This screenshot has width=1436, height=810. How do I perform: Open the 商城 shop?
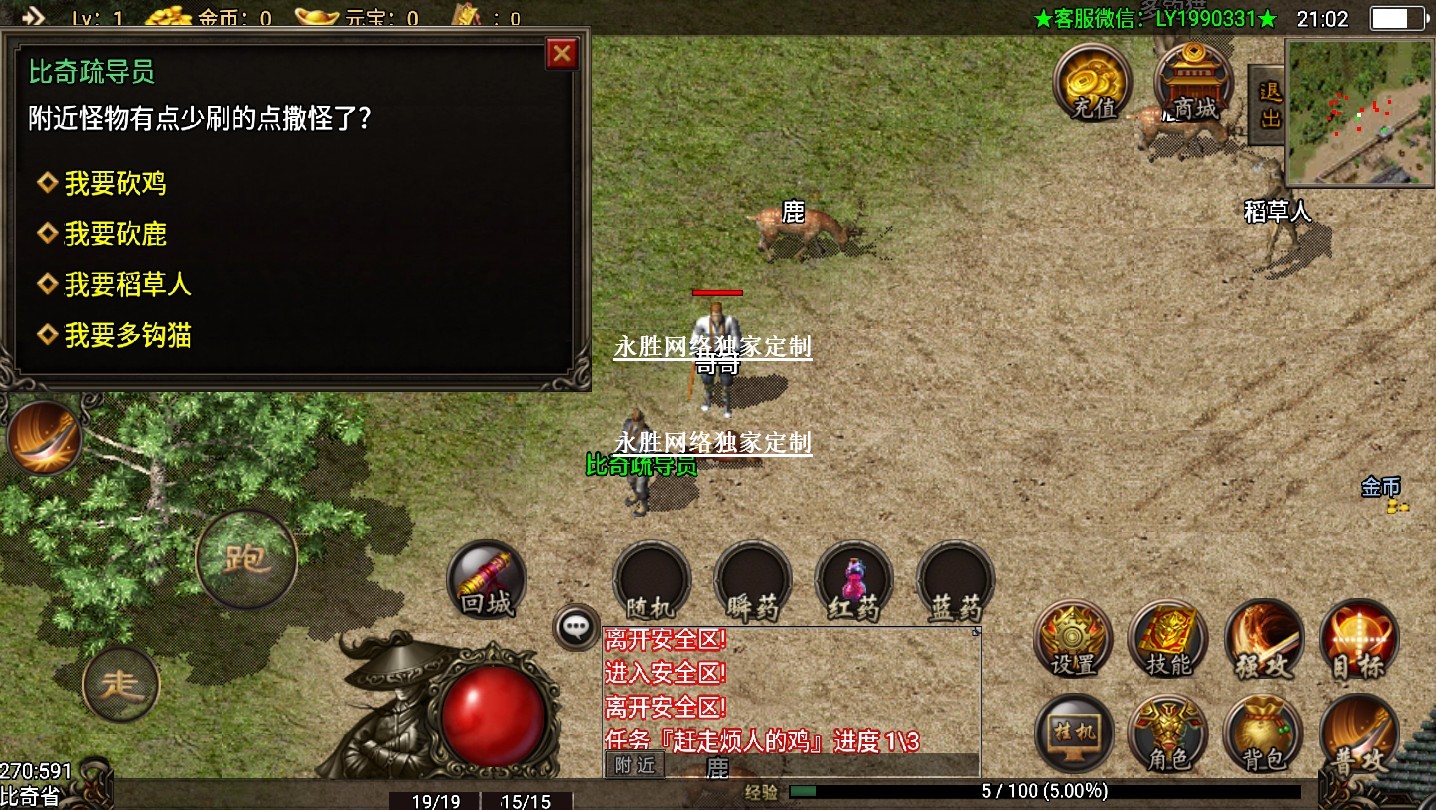pos(1194,82)
